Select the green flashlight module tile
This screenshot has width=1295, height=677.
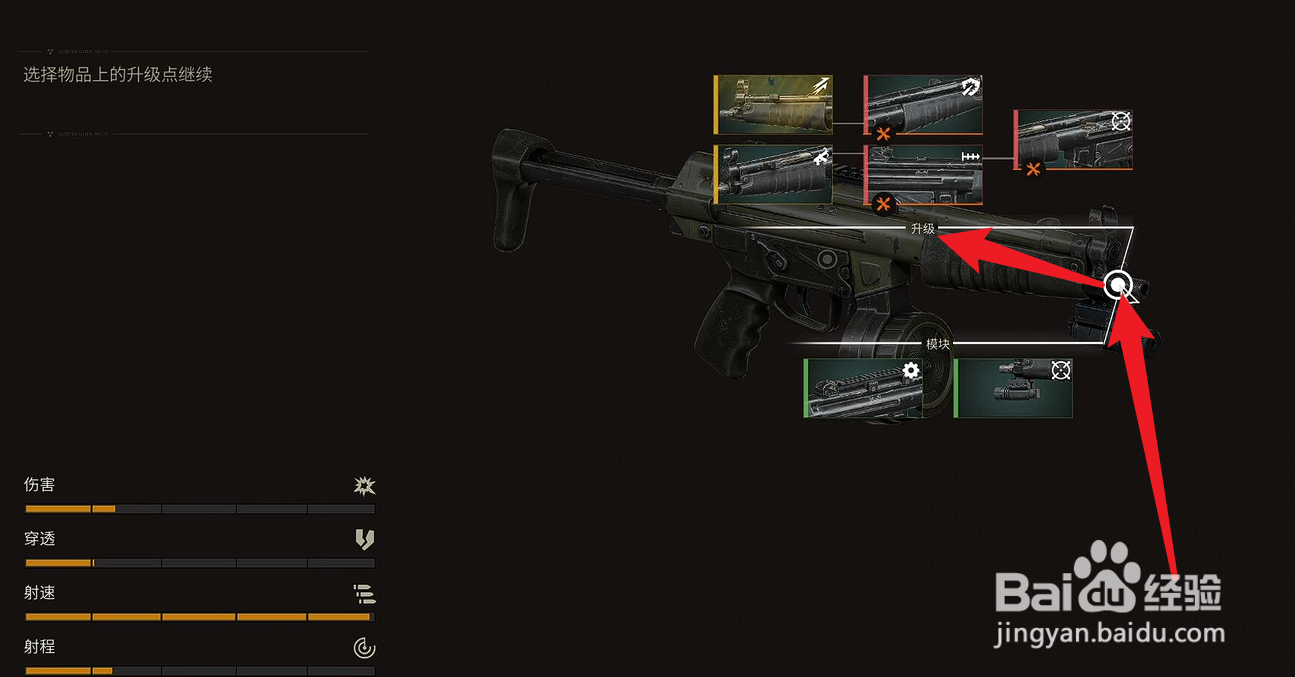pos(1014,388)
